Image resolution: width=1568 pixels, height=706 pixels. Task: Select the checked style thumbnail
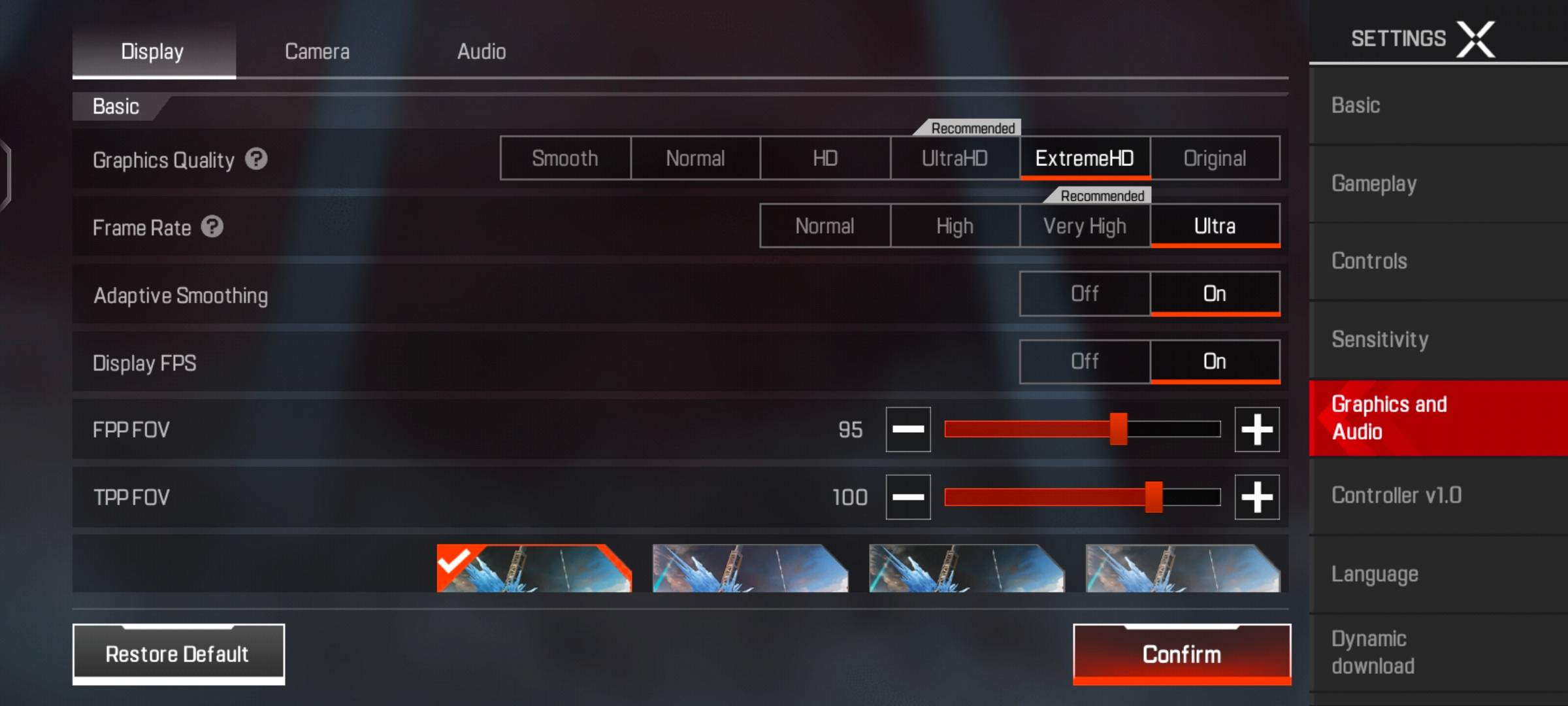[x=534, y=569]
